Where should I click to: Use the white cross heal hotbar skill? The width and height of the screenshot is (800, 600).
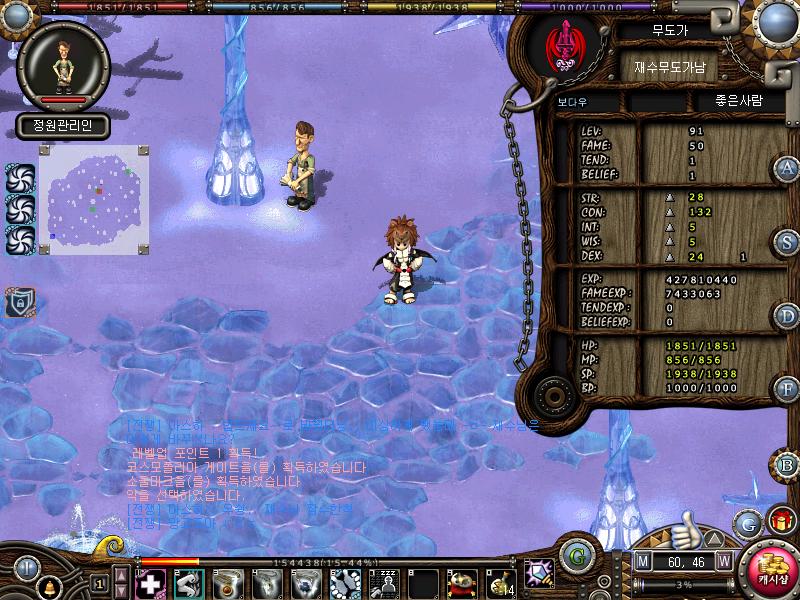point(150,583)
